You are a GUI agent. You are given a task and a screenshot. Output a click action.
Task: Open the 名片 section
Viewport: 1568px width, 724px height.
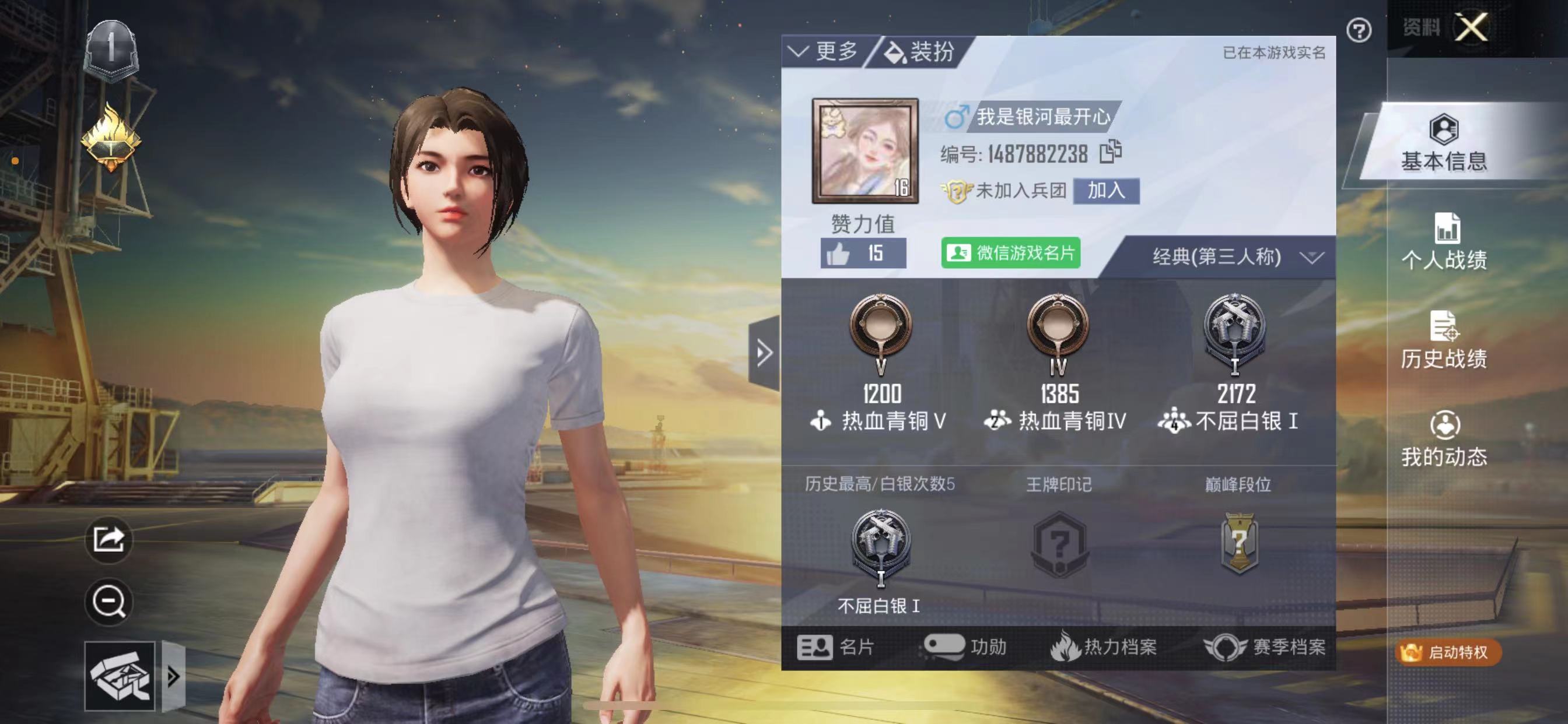[836, 646]
